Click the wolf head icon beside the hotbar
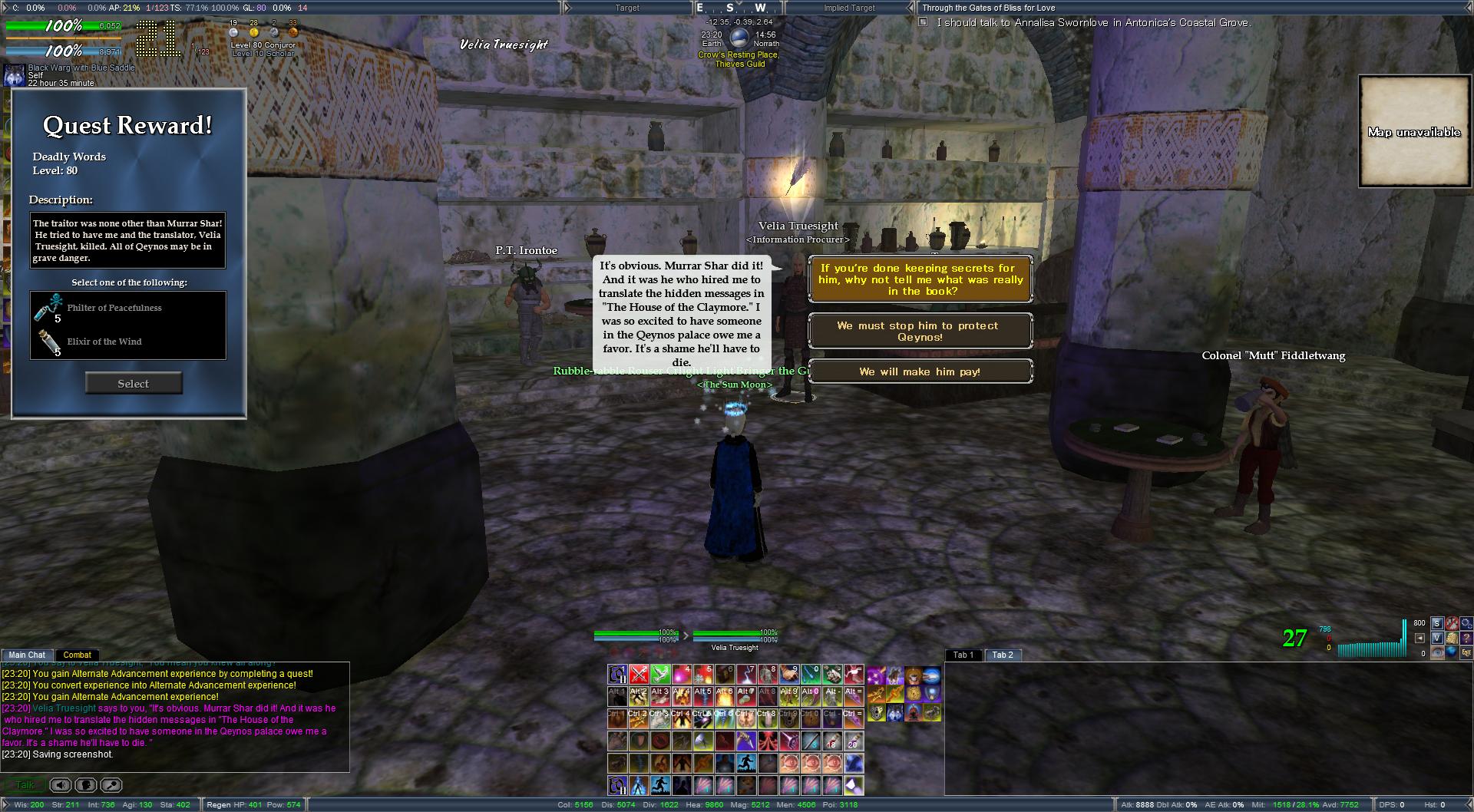Screen dimensions: 1474x812 [895, 713]
